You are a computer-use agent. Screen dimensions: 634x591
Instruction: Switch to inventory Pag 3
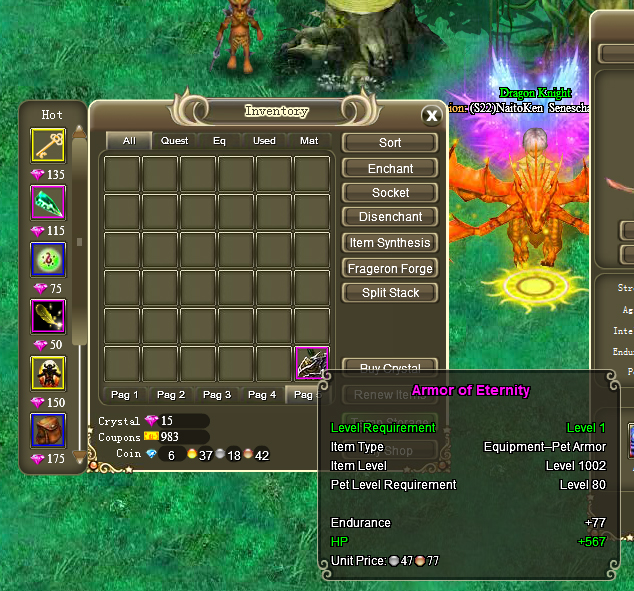coord(216,395)
